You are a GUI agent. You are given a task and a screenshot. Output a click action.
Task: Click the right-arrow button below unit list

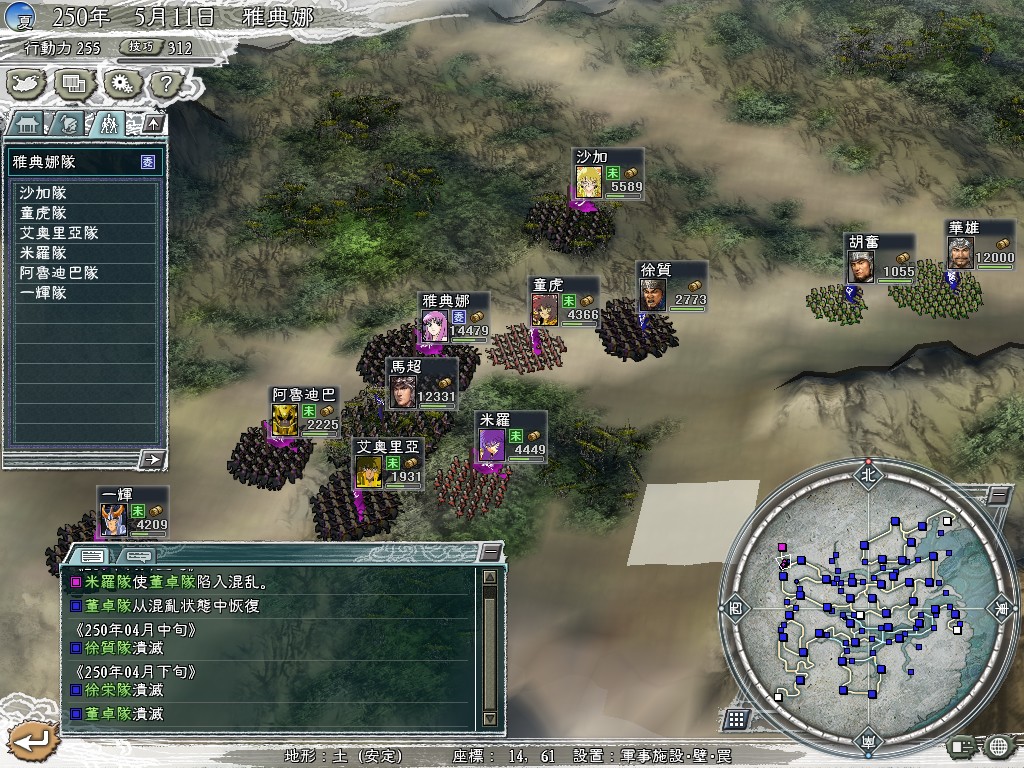(x=151, y=459)
